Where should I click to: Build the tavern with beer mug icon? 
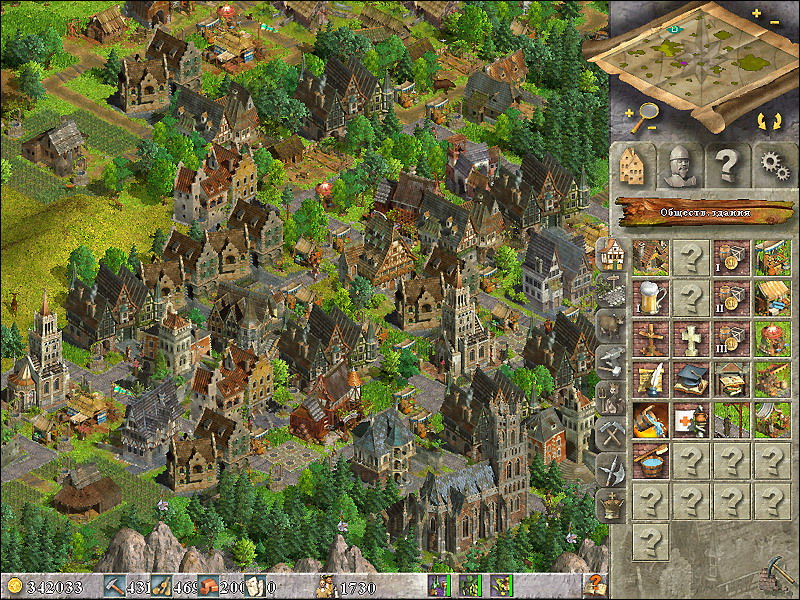tap(651, 297)
